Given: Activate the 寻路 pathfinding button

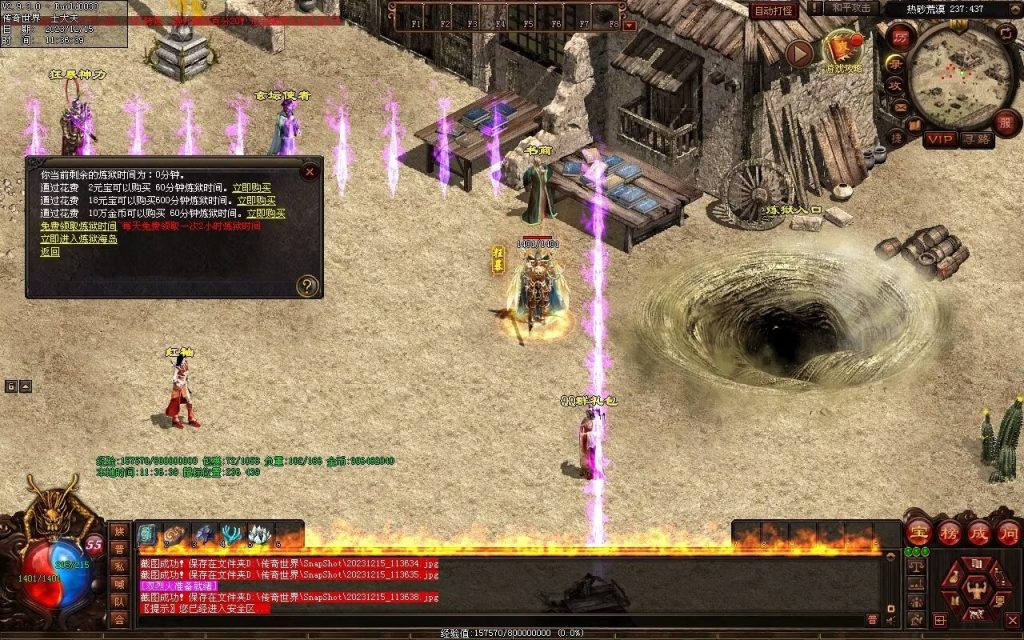Looking at the screenshot, I should tap(976, 139).
